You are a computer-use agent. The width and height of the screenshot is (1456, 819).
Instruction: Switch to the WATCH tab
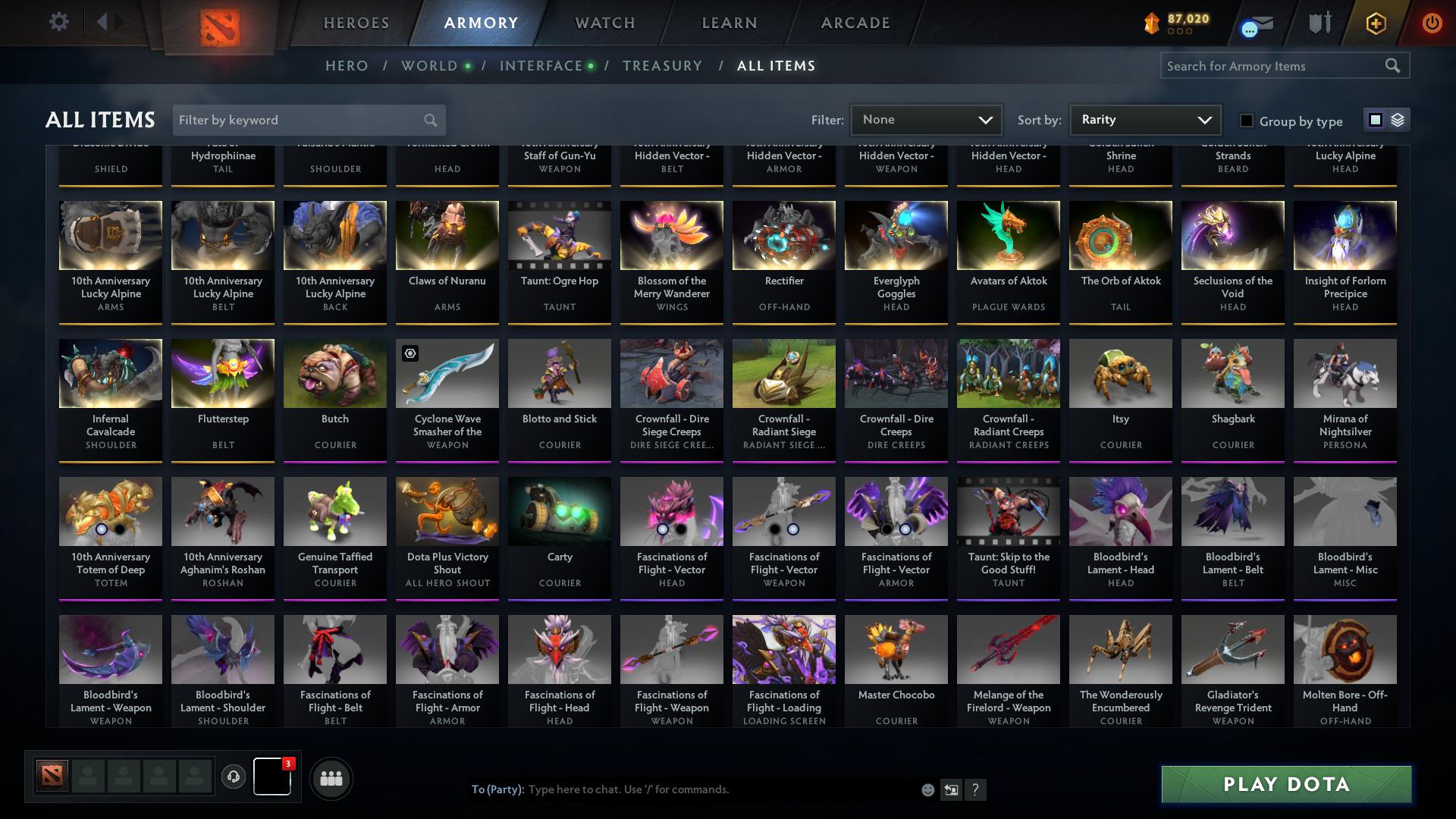point(604,23)
